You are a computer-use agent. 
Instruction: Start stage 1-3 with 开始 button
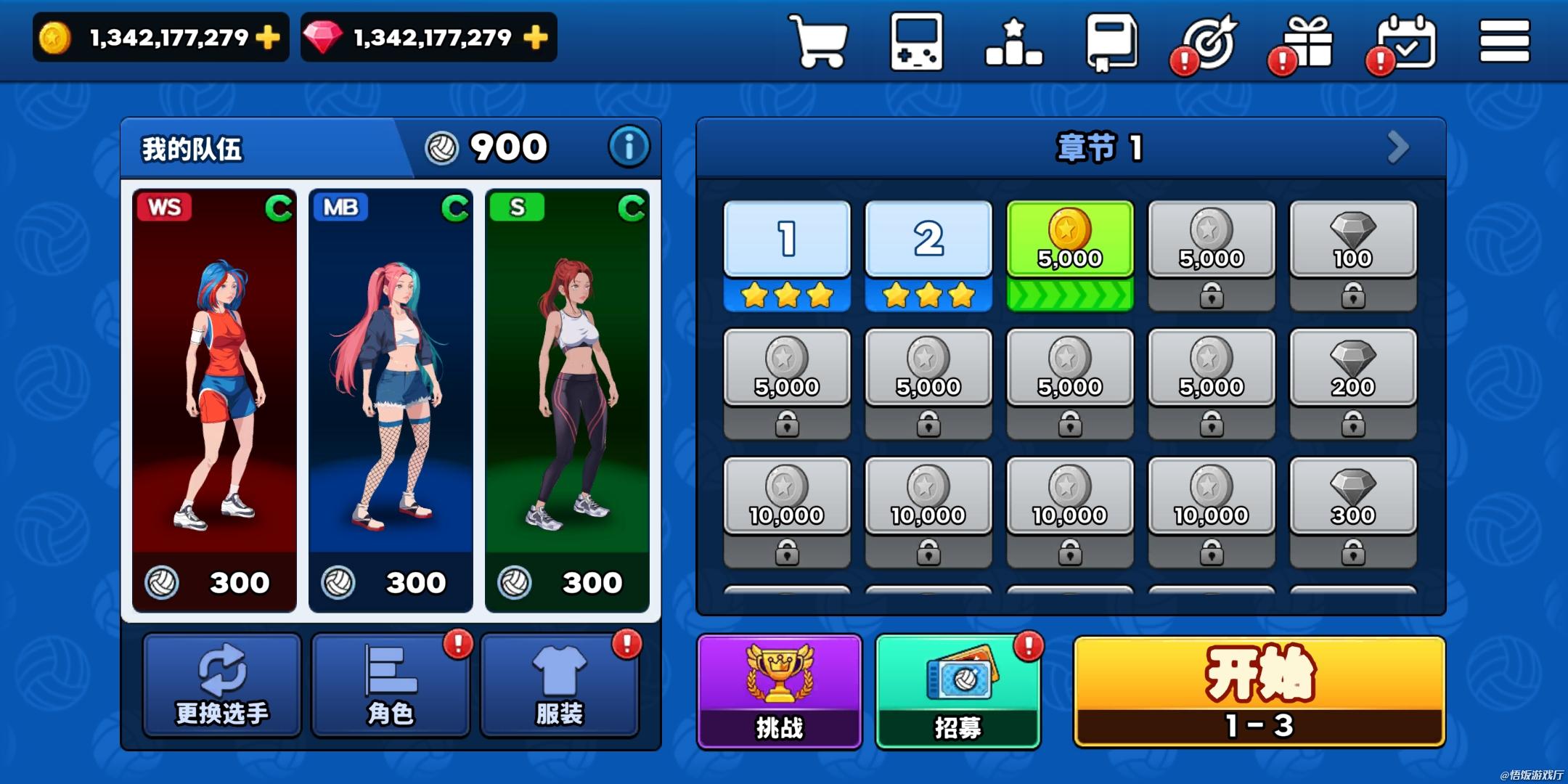pyautogui.click(x=1259, y=691)
